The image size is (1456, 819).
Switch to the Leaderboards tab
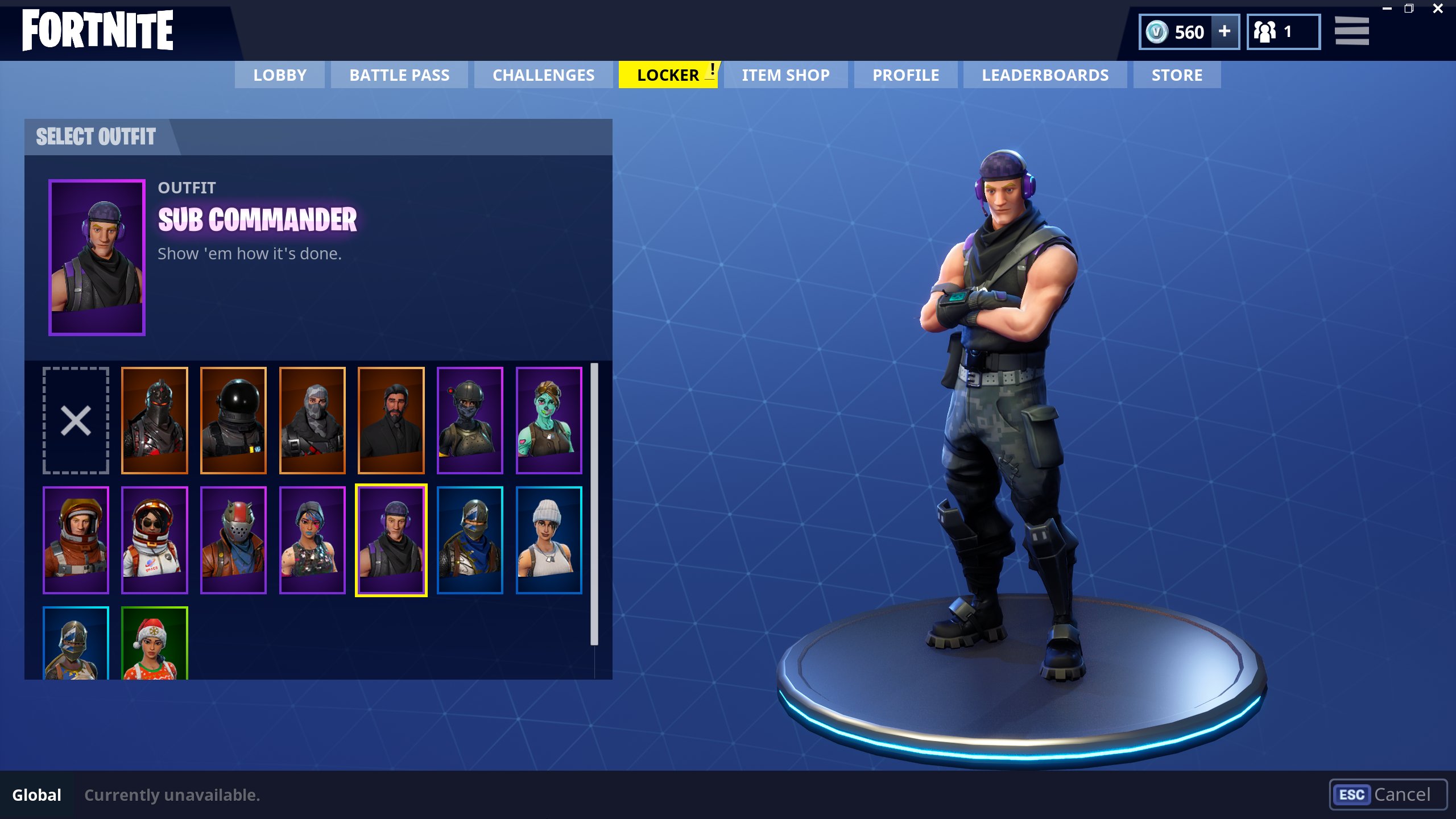[1045, 75]
